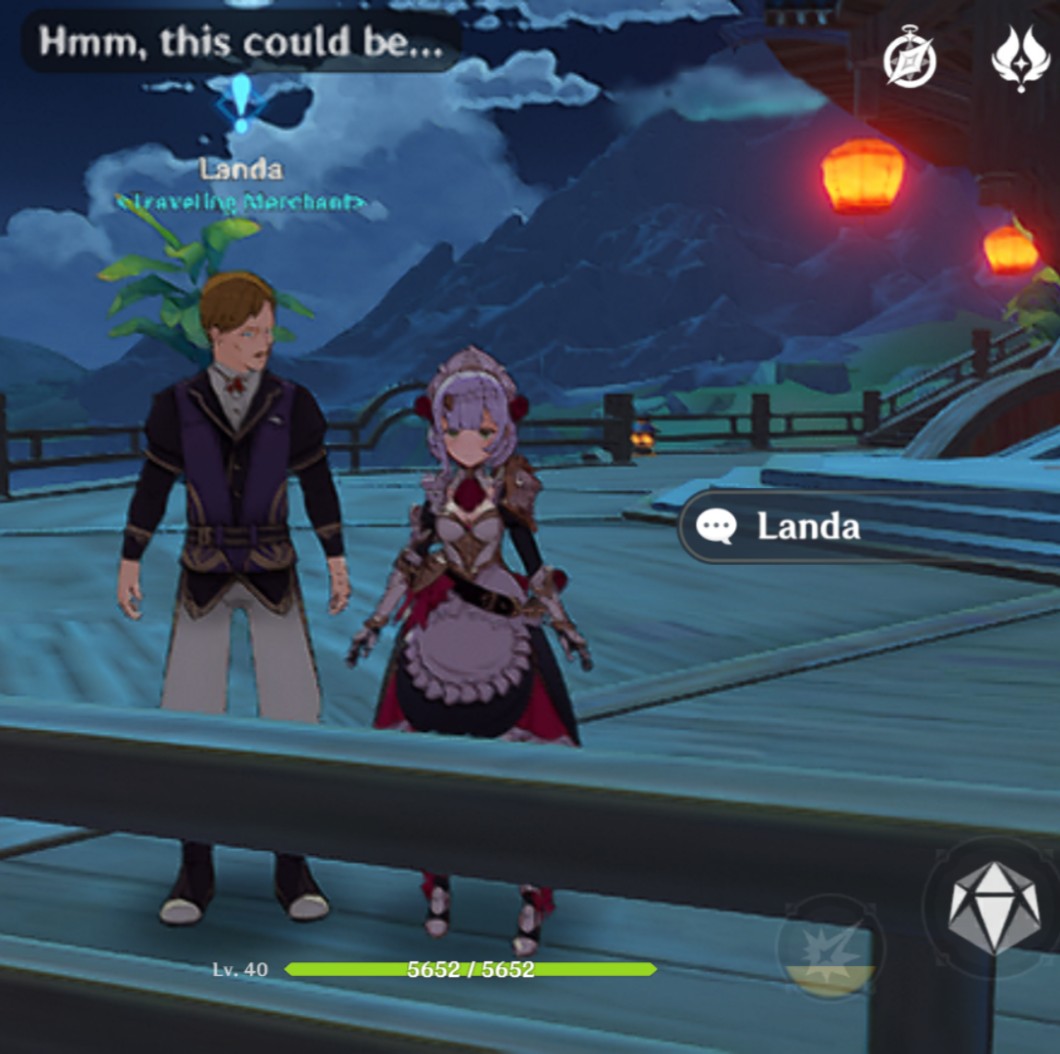1060x1054 pixels.
Task: Activate the Geo crystal elemental skill
Action: point(993,907)
